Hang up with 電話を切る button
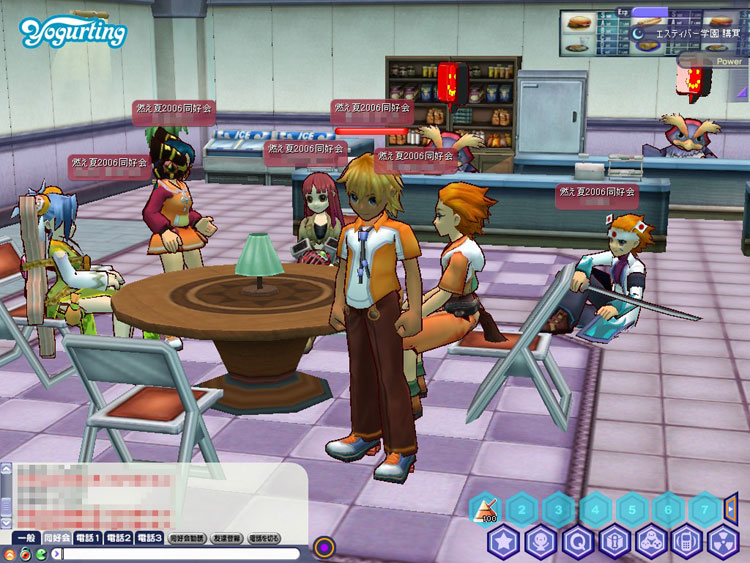This screenshot has width=750, height=563. (x=265, y=538)
